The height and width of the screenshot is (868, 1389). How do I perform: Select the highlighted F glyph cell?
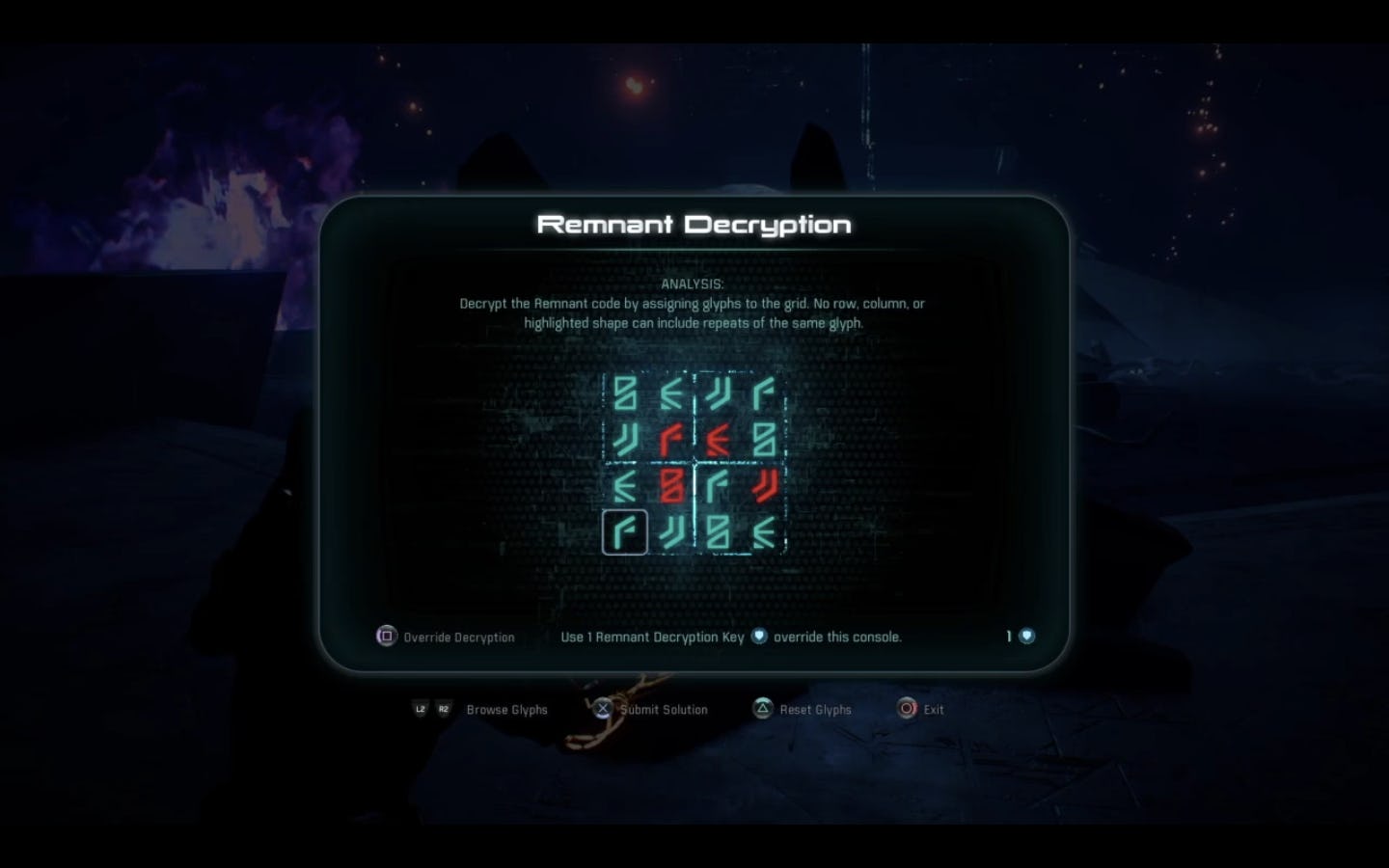click(625, 531)
